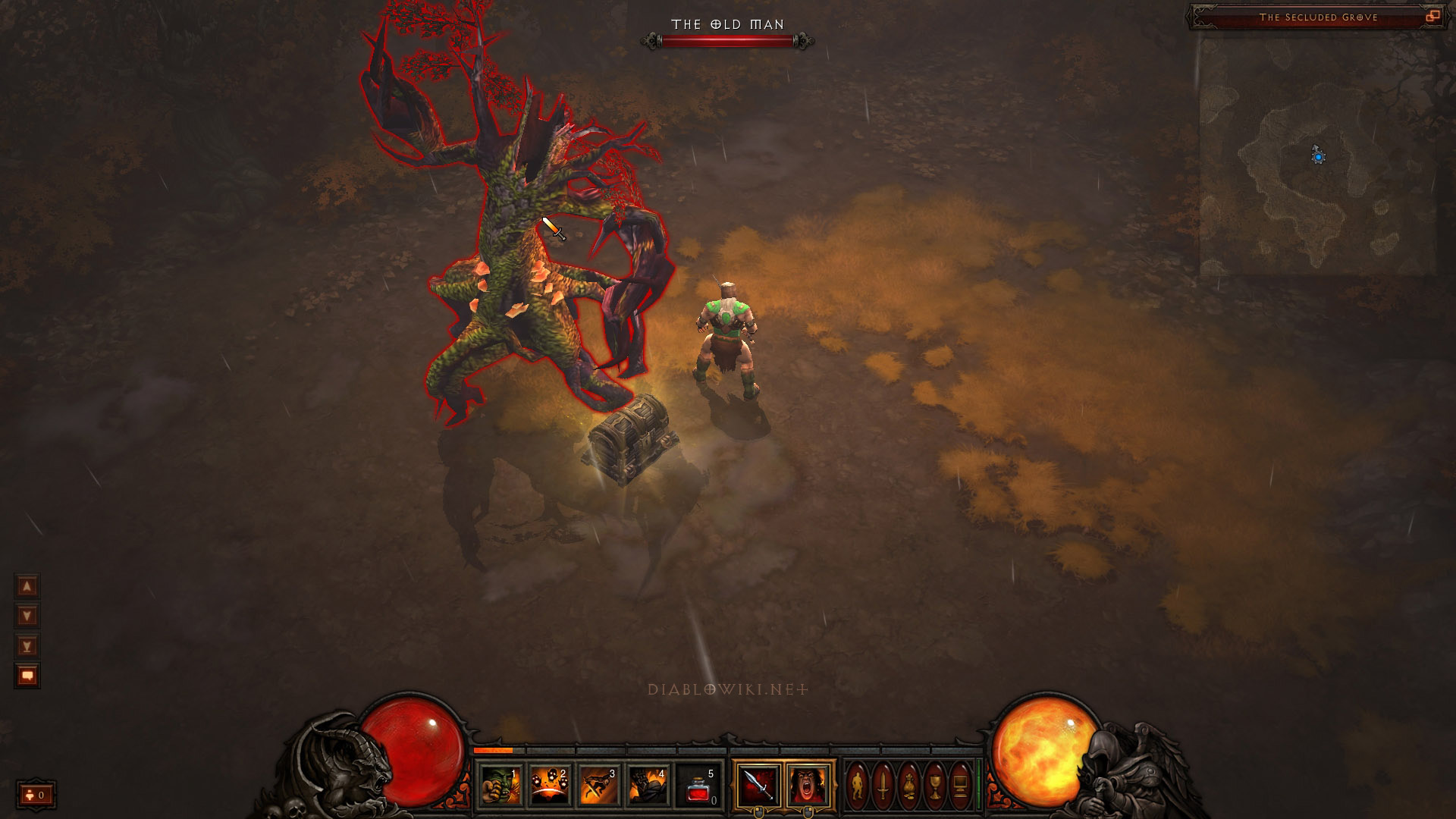This screenshot has height=819, width=1456.
Task: Use the flaming skulls skill in slot 2
Action: (550, 785)
